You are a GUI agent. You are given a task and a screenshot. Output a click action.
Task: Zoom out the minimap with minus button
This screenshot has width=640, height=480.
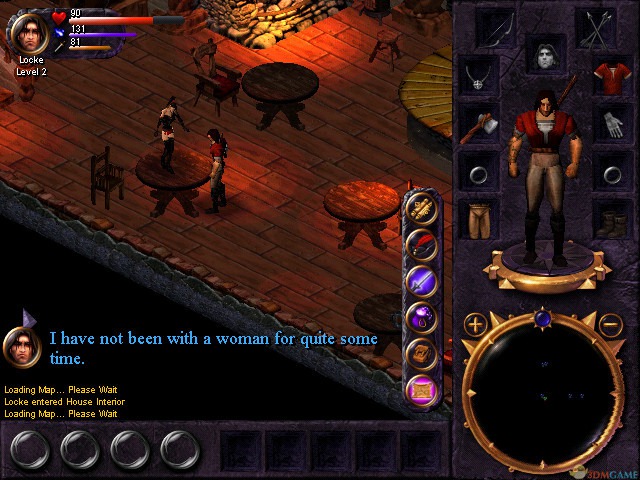611,324
